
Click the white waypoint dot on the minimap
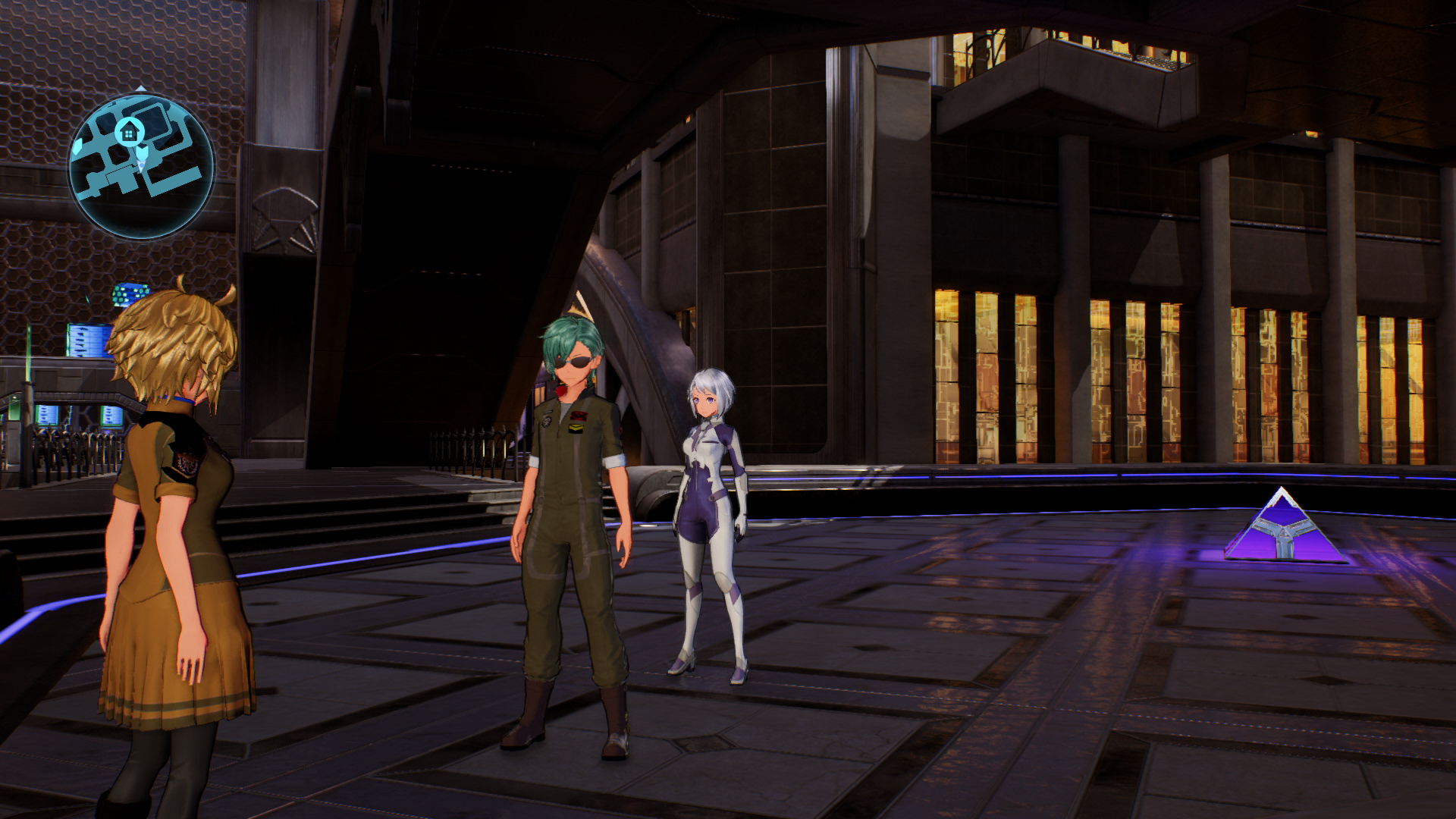(x=142, y=164)
